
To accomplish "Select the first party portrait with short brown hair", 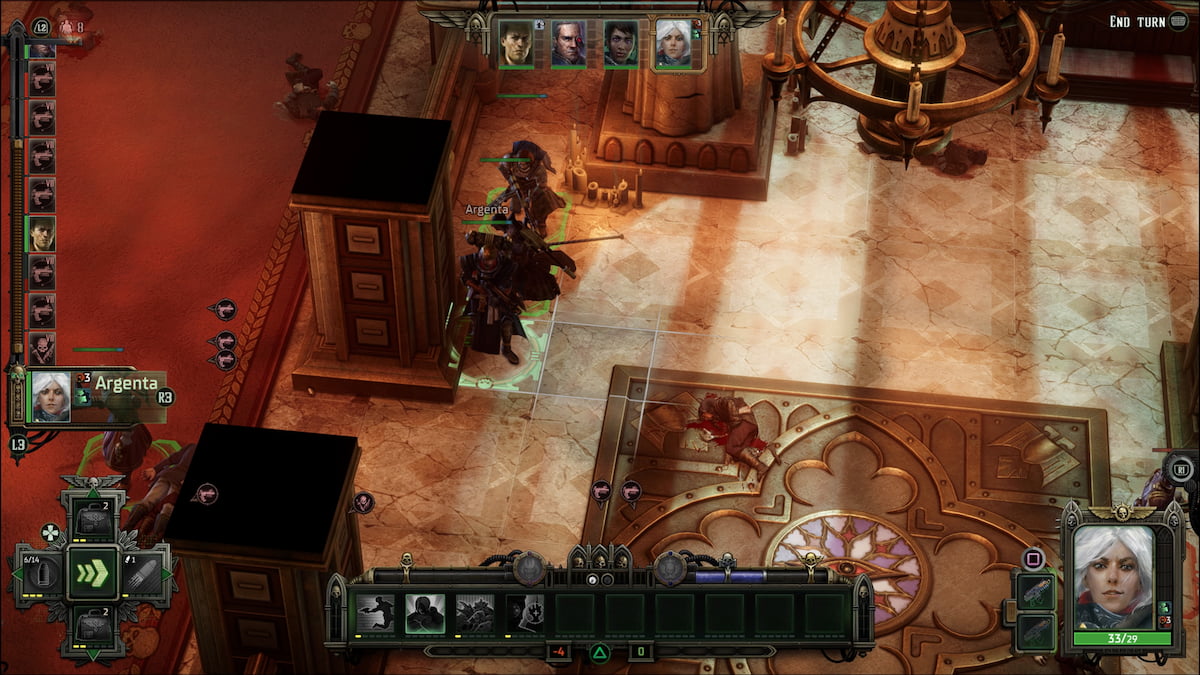I will coord(515,44).
